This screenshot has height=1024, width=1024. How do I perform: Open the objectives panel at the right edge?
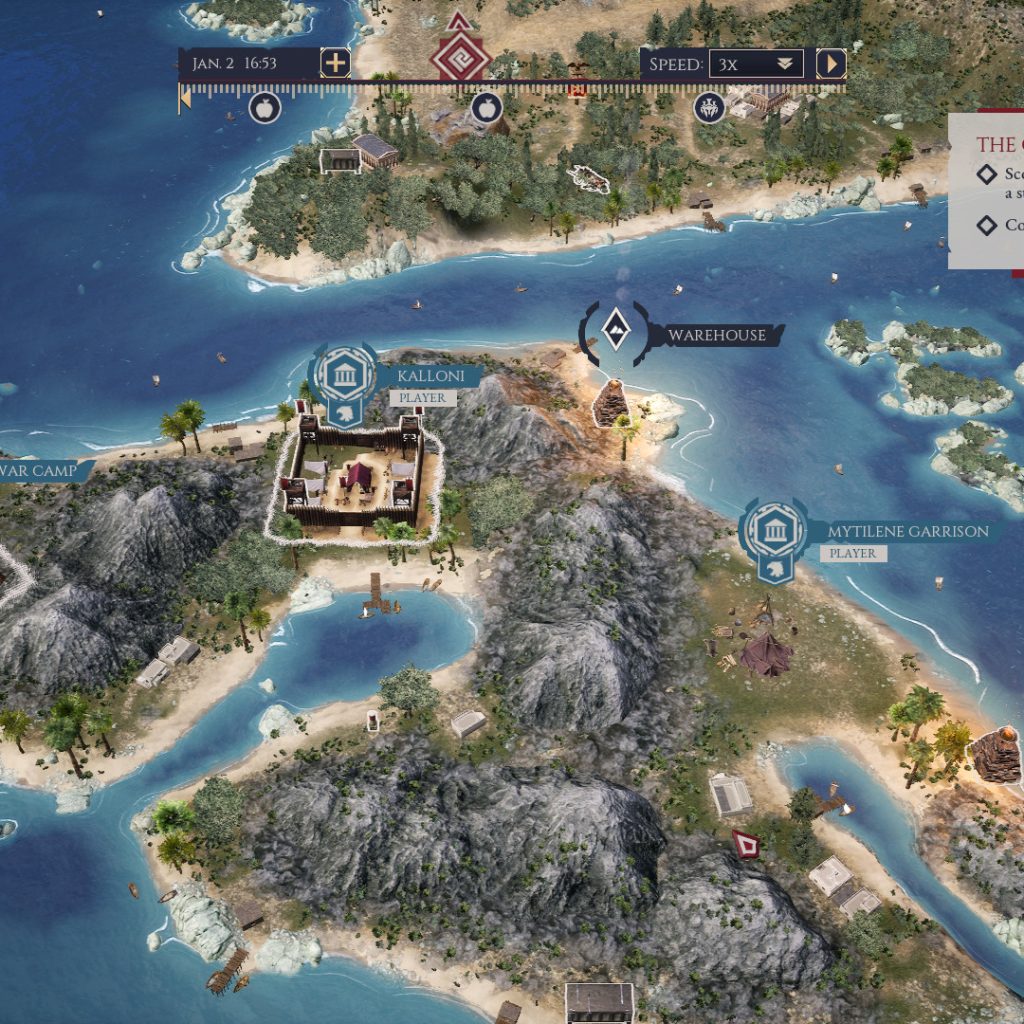coord(990,190)
